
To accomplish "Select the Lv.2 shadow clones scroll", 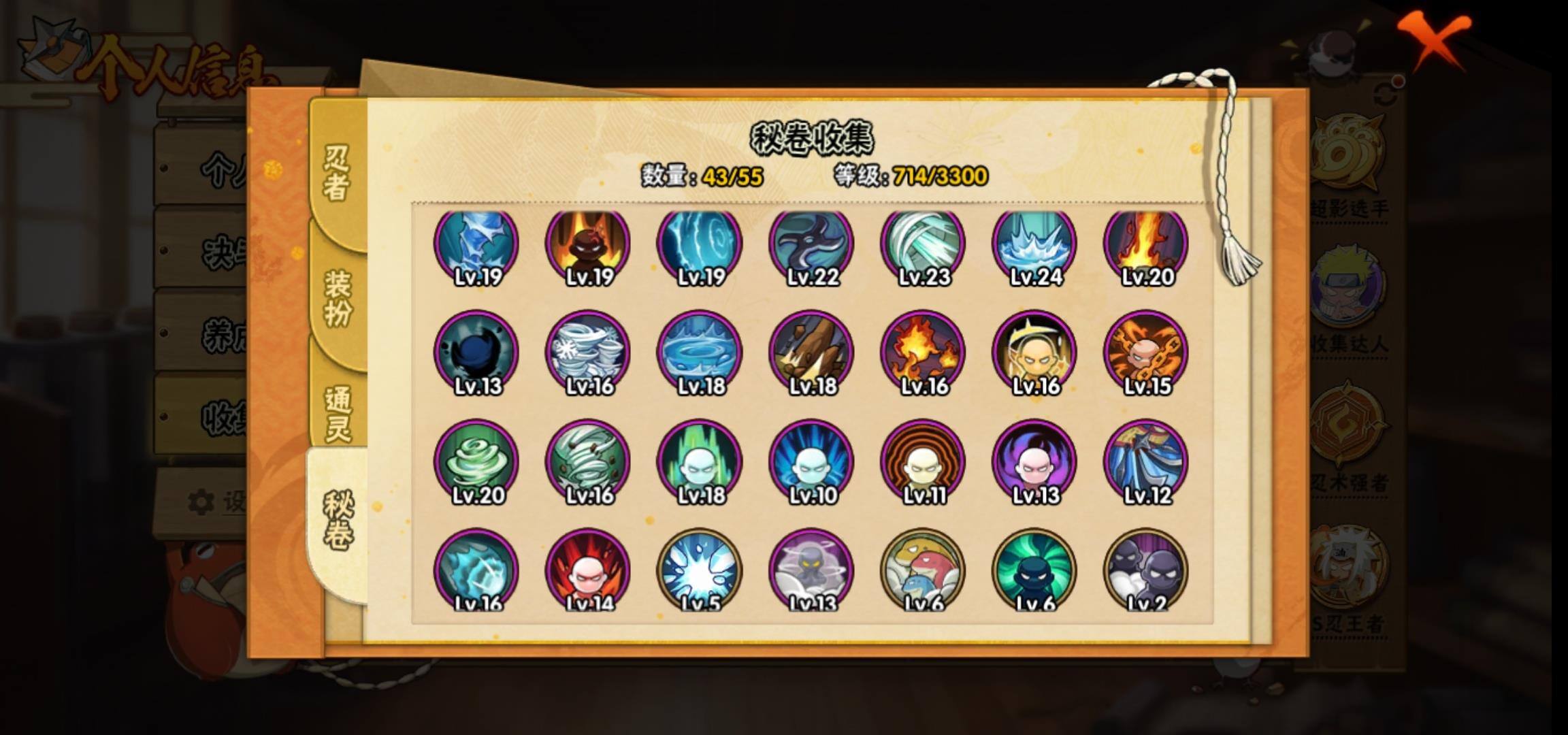I will click(1145, 570).
